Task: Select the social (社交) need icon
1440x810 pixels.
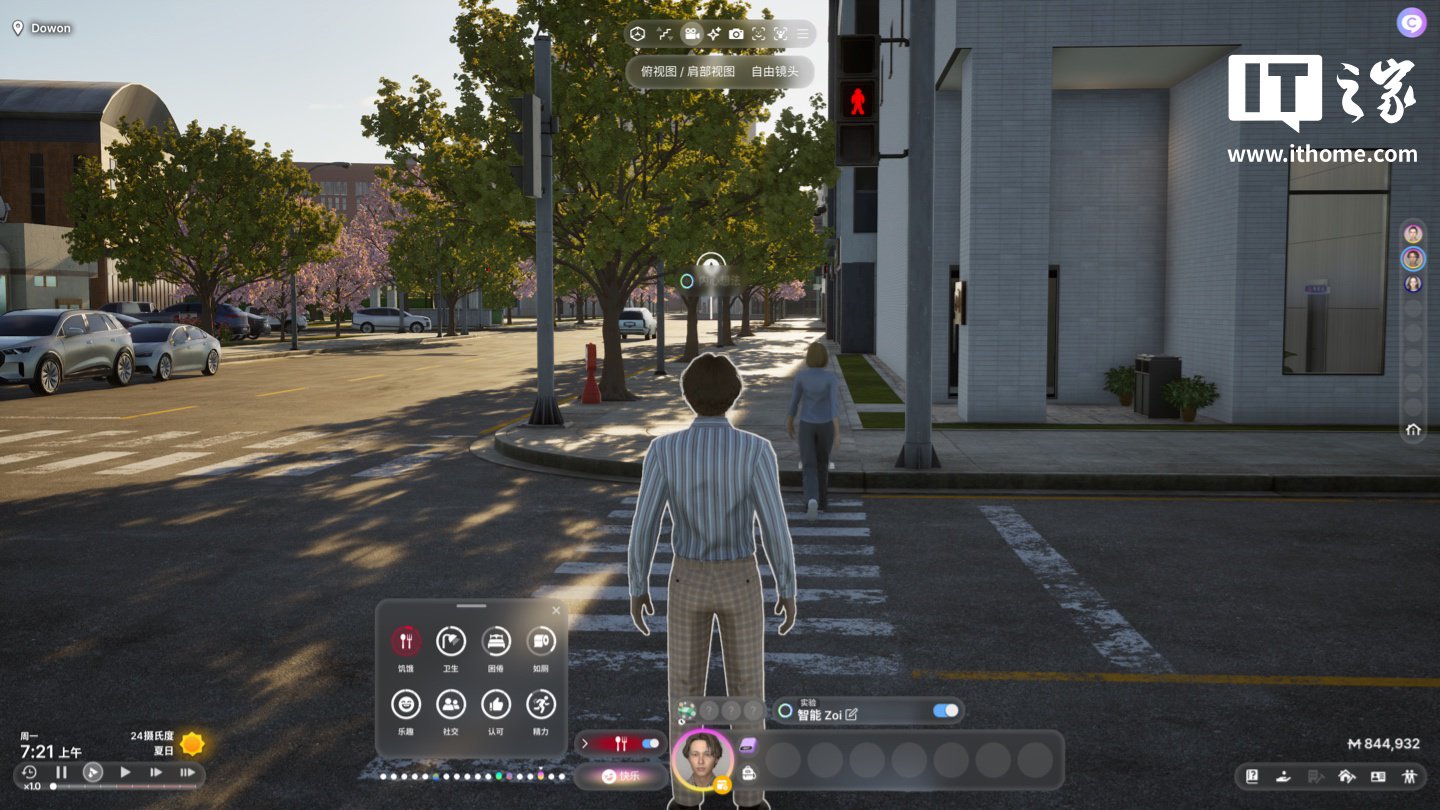Action: tap(451, 704)
